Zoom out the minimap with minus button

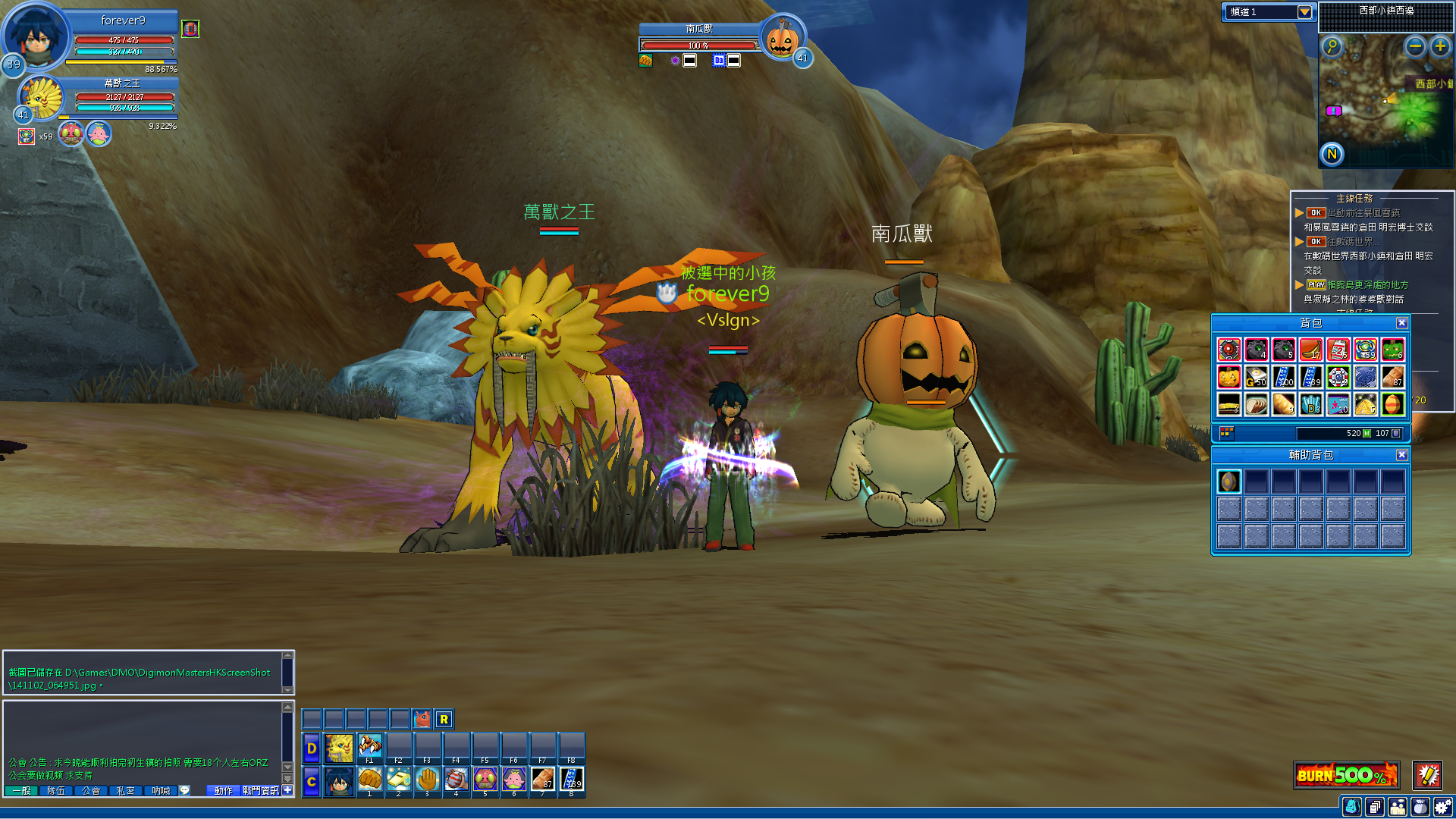1414,46
